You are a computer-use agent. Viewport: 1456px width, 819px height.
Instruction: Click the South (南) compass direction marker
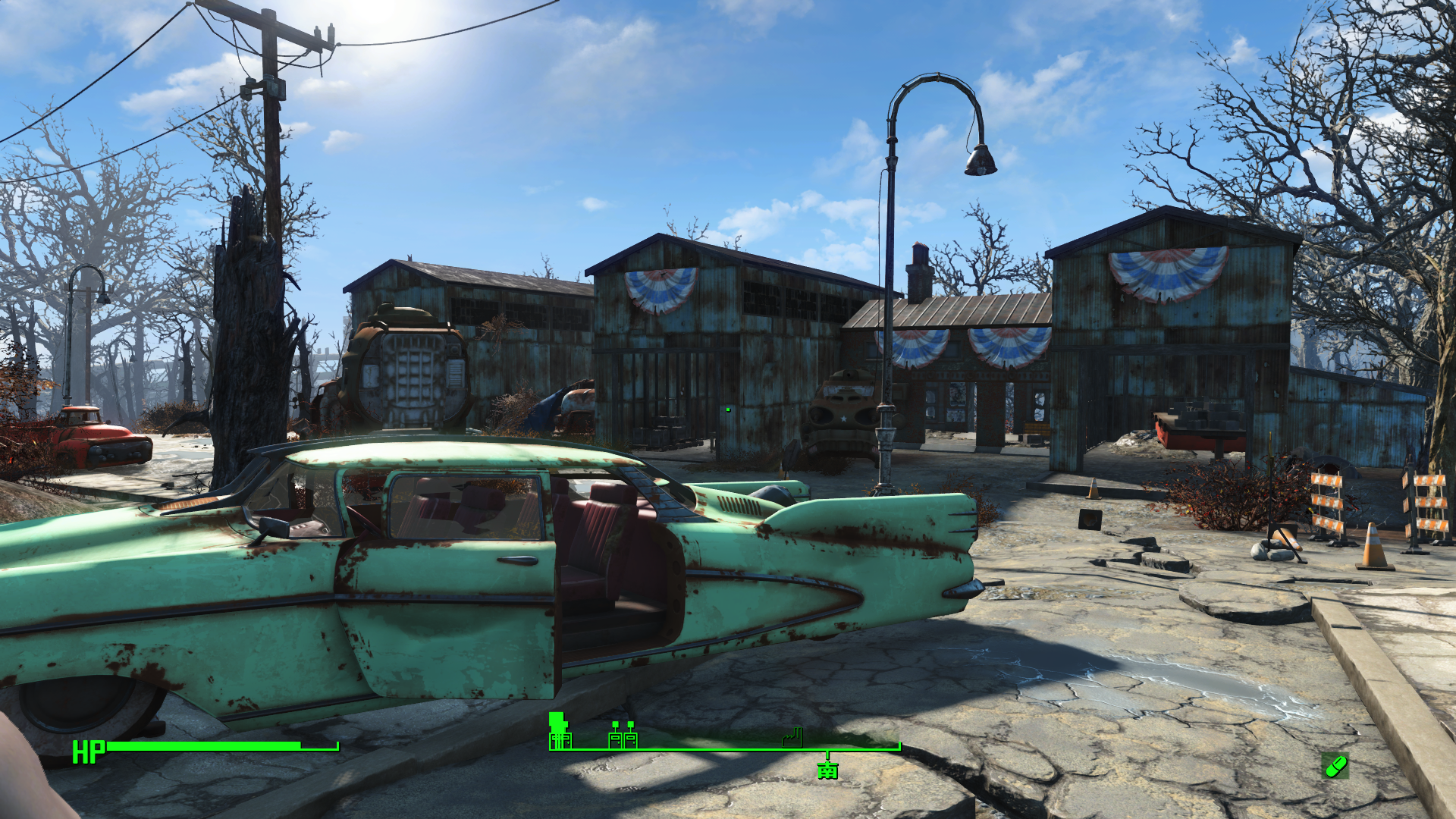(827, 770)
